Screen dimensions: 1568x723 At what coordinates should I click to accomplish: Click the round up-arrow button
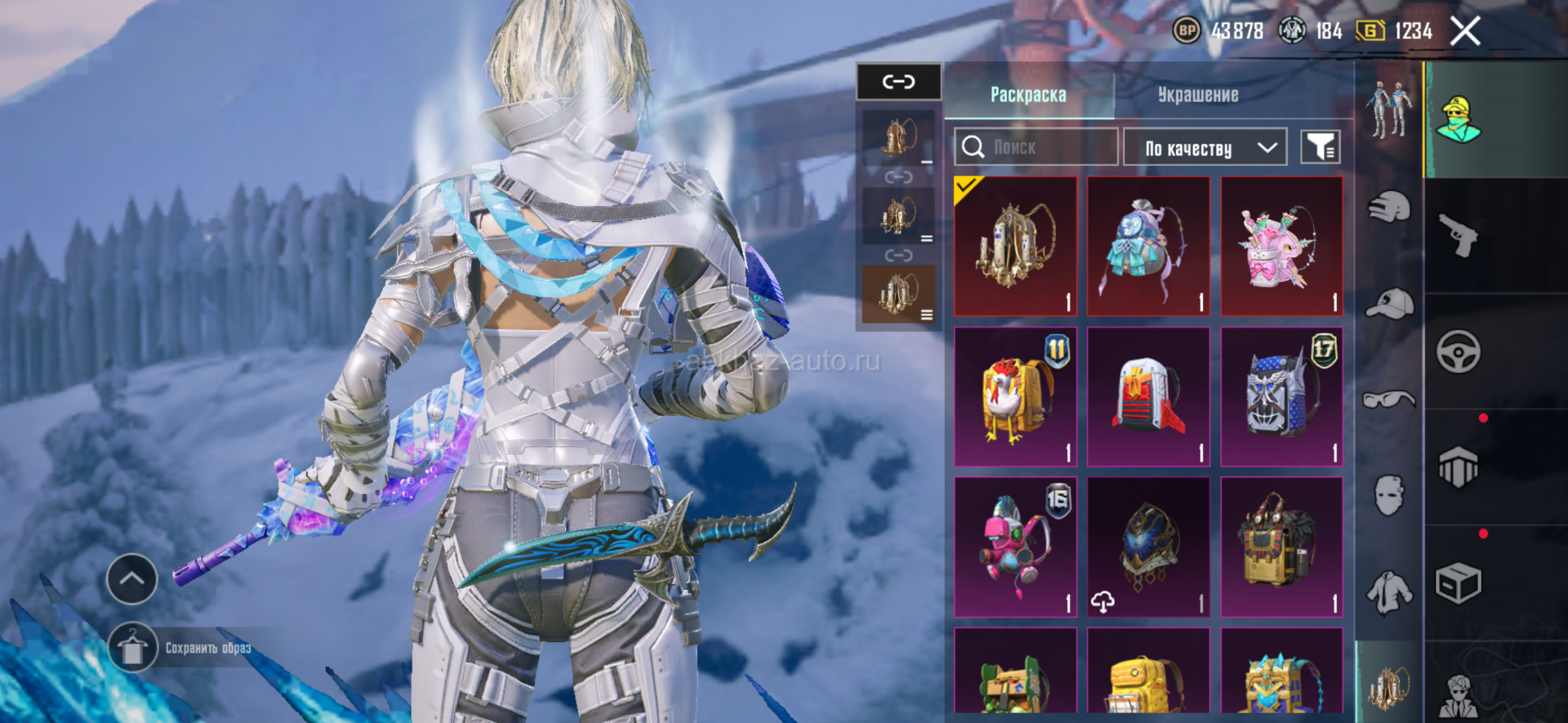pos(132,579)
